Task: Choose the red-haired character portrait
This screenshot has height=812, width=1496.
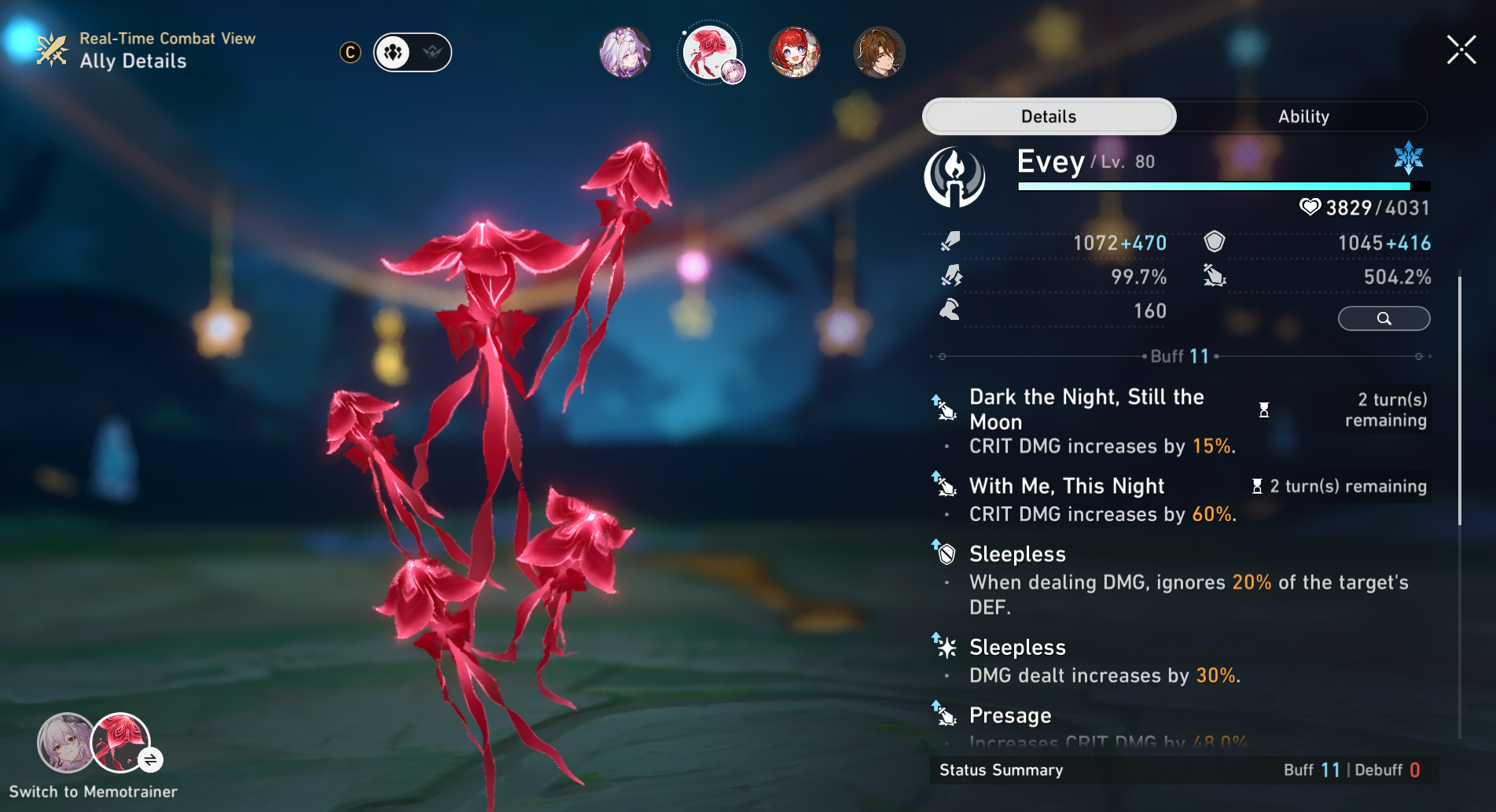Action: (x=795, y=53)
